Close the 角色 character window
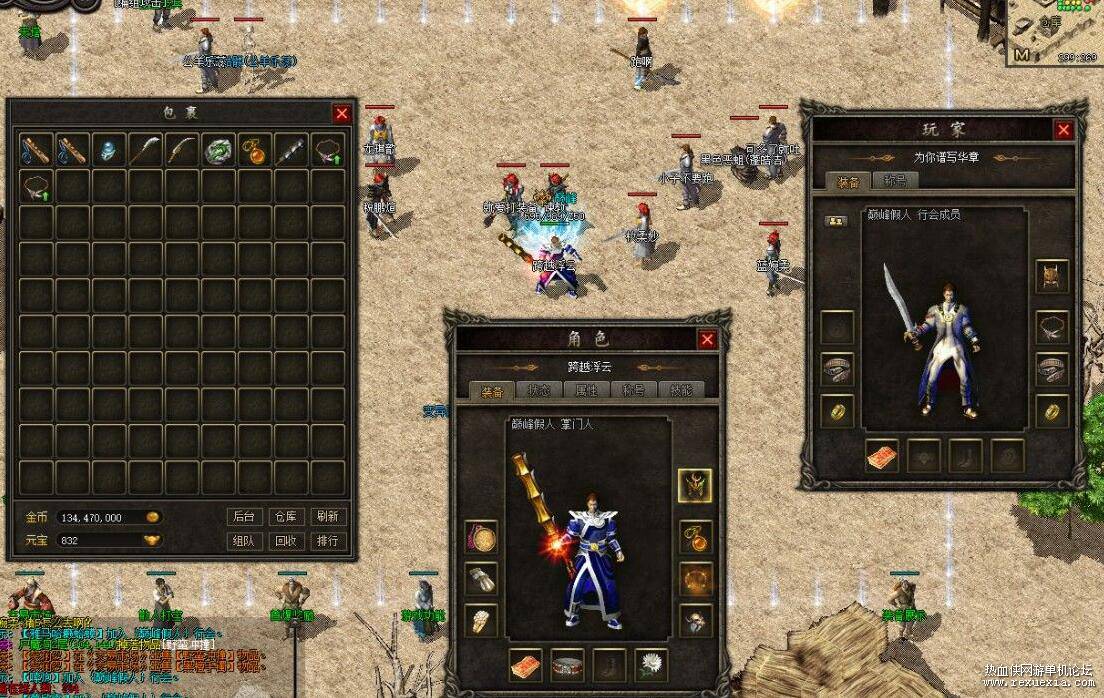The image size is (1104, 698). point(708,340)
